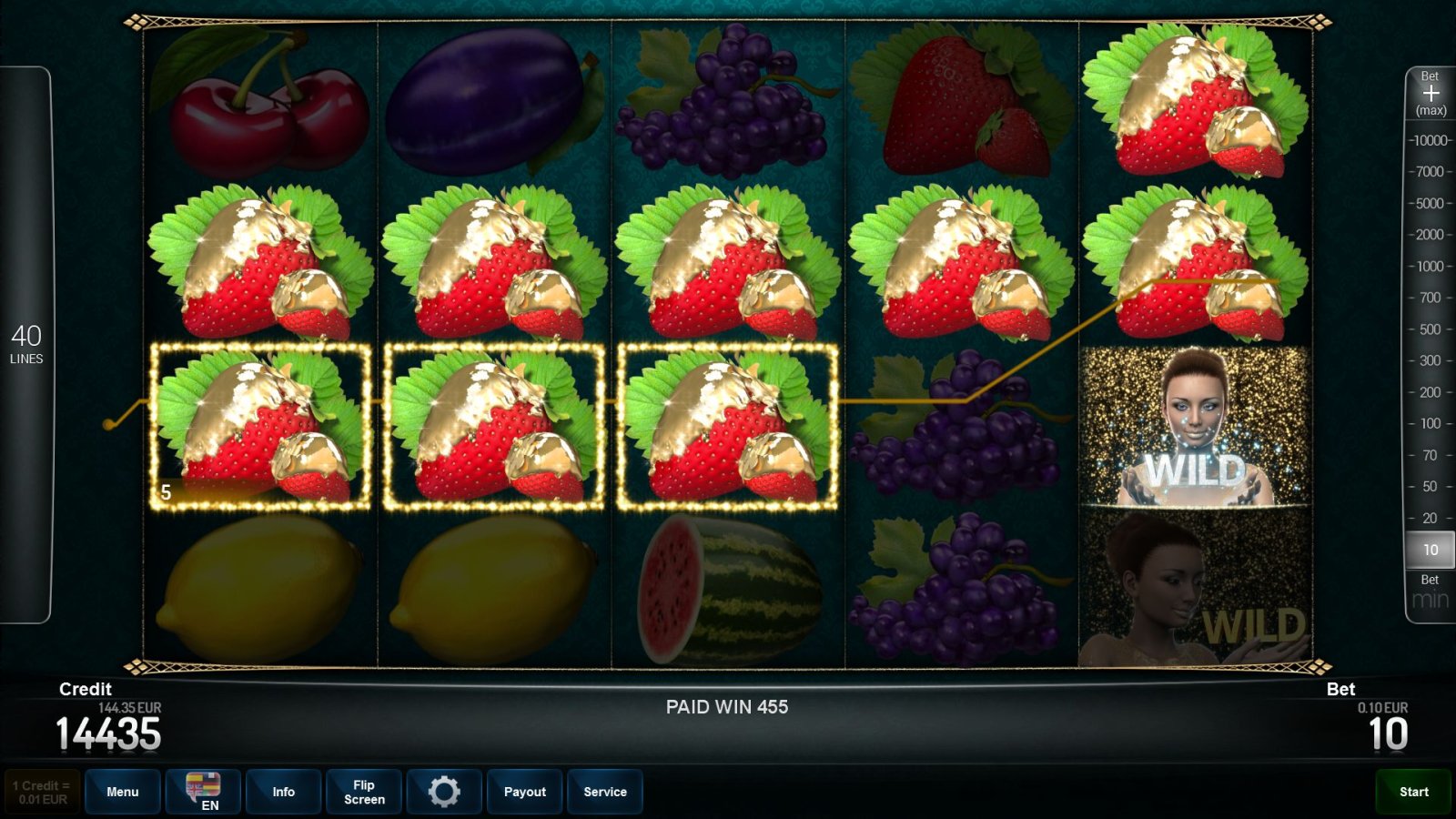1456x819 pixels.
Task: Click the Credit amount display
Action: click(x=107, y=728)
